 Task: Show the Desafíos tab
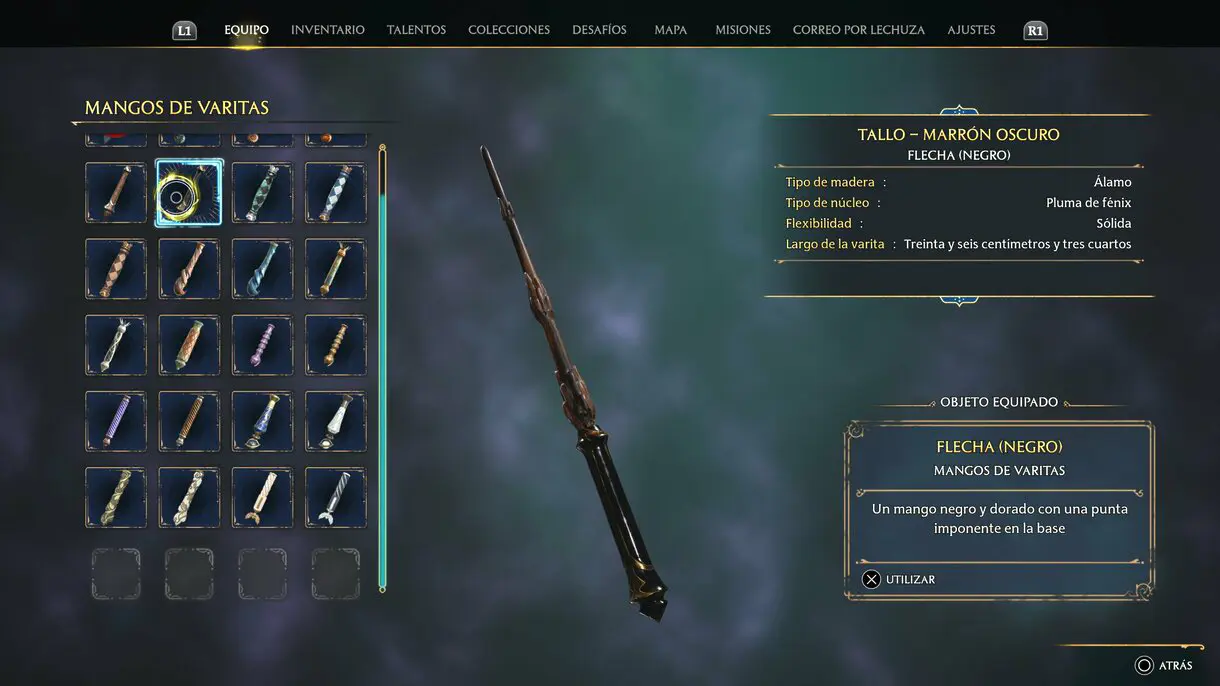click(x=599, y=30)
